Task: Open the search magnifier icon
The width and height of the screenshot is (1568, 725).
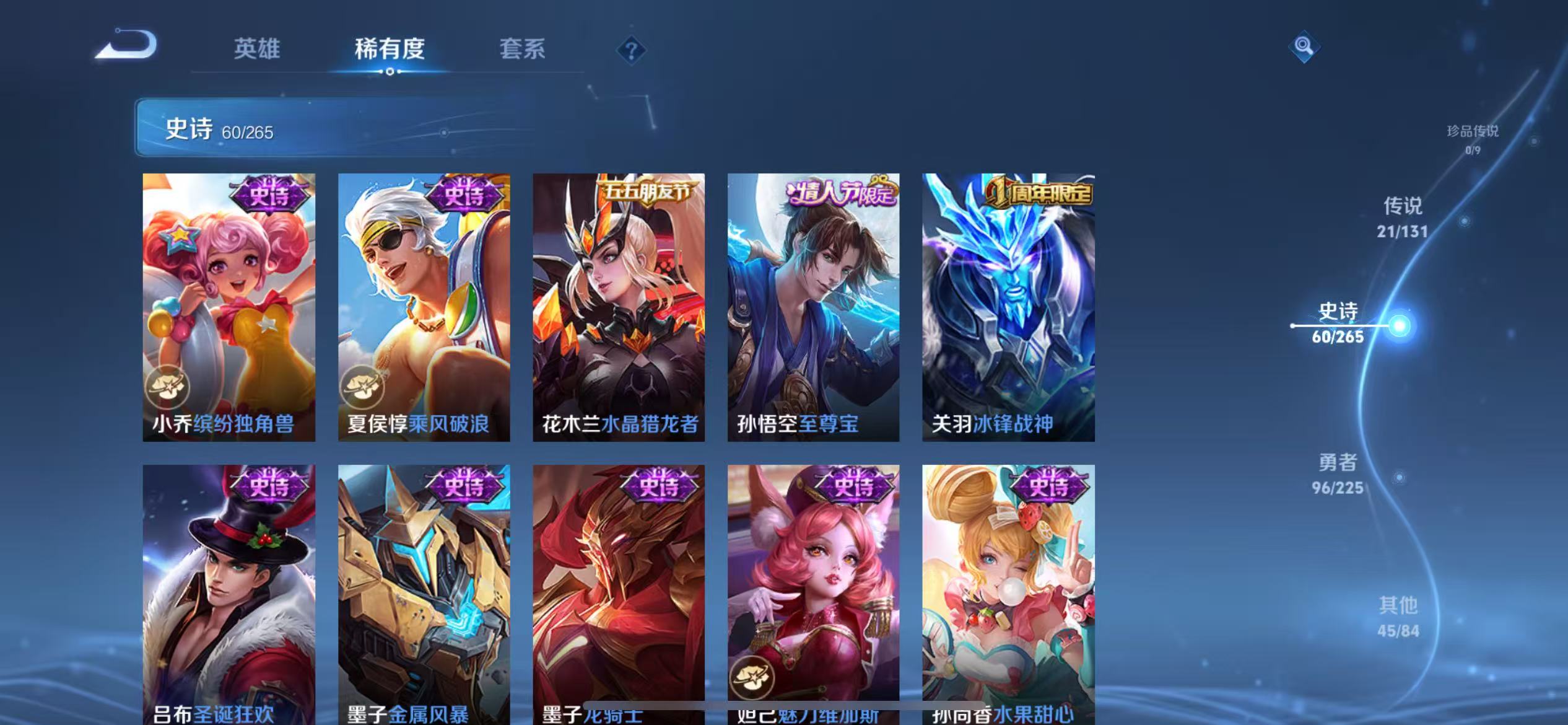Action: 1303,46
